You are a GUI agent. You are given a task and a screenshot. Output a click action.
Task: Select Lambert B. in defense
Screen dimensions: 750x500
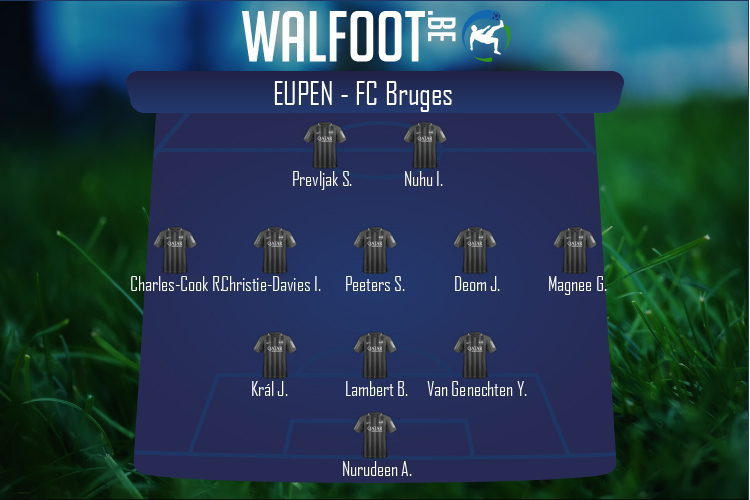375,356
